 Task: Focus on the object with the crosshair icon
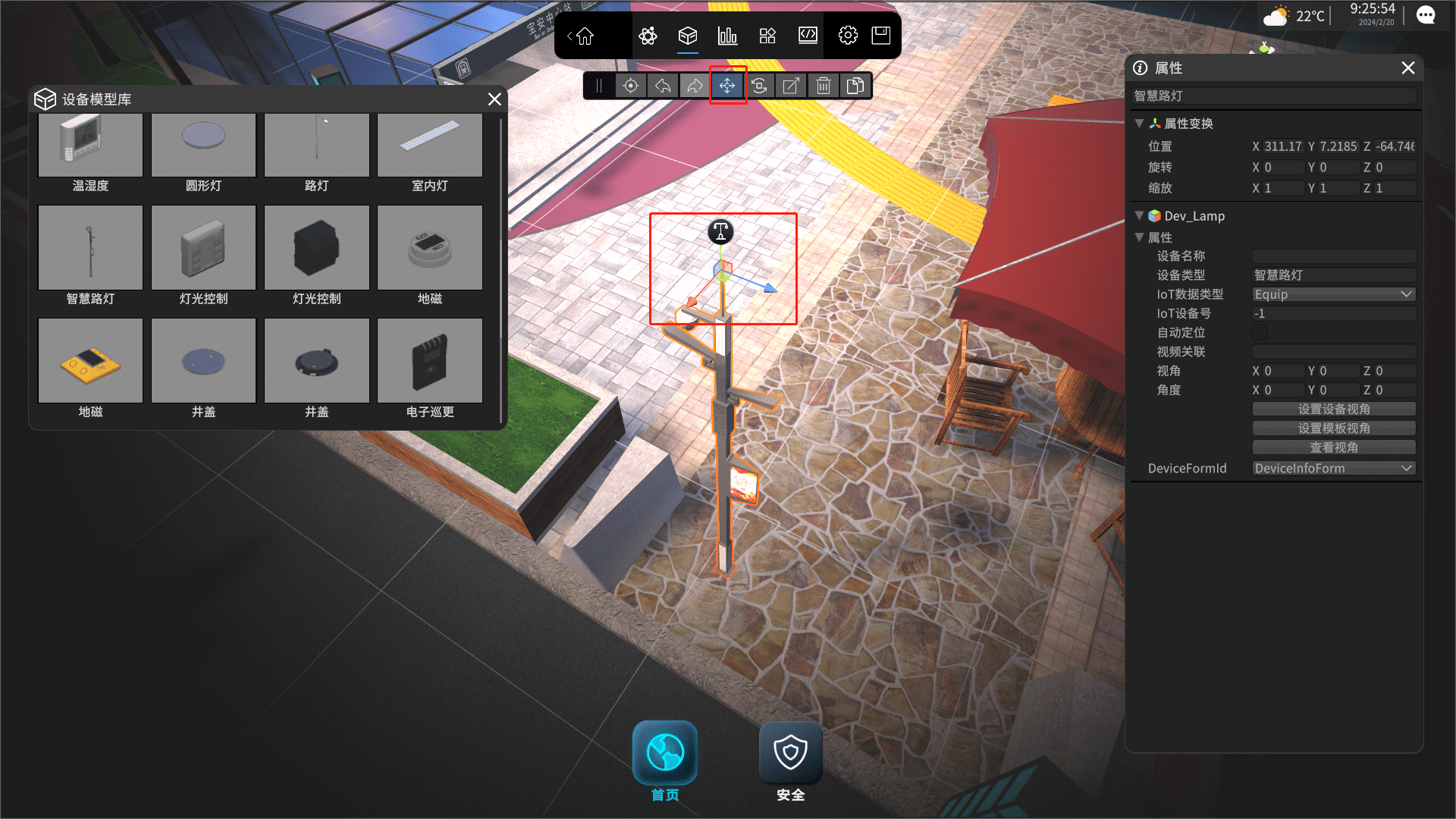pyautogui.click(x=630, y=86)
